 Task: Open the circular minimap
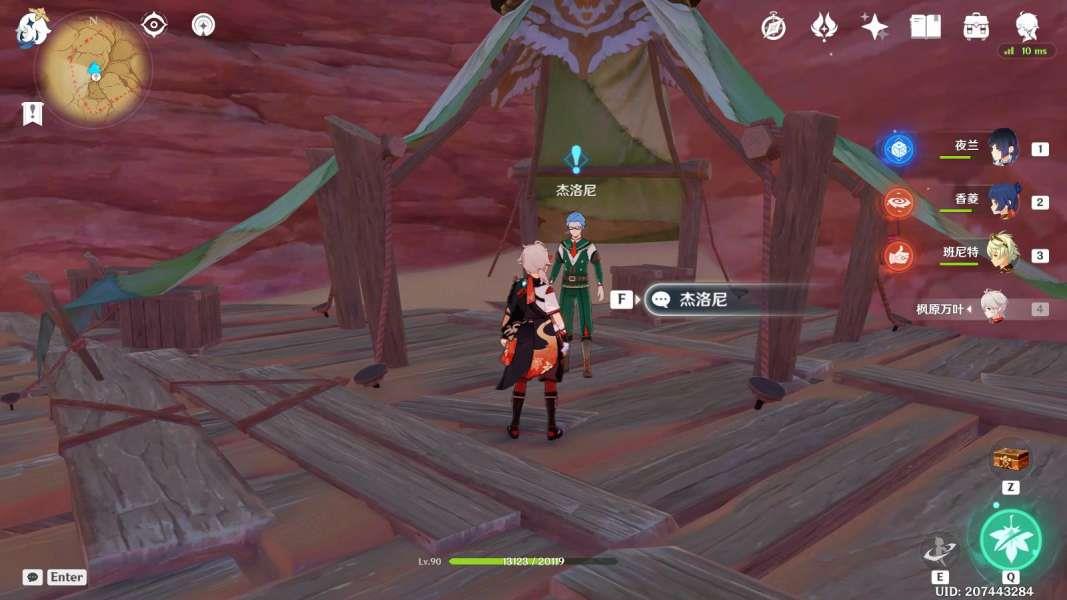tap(93, 70)
